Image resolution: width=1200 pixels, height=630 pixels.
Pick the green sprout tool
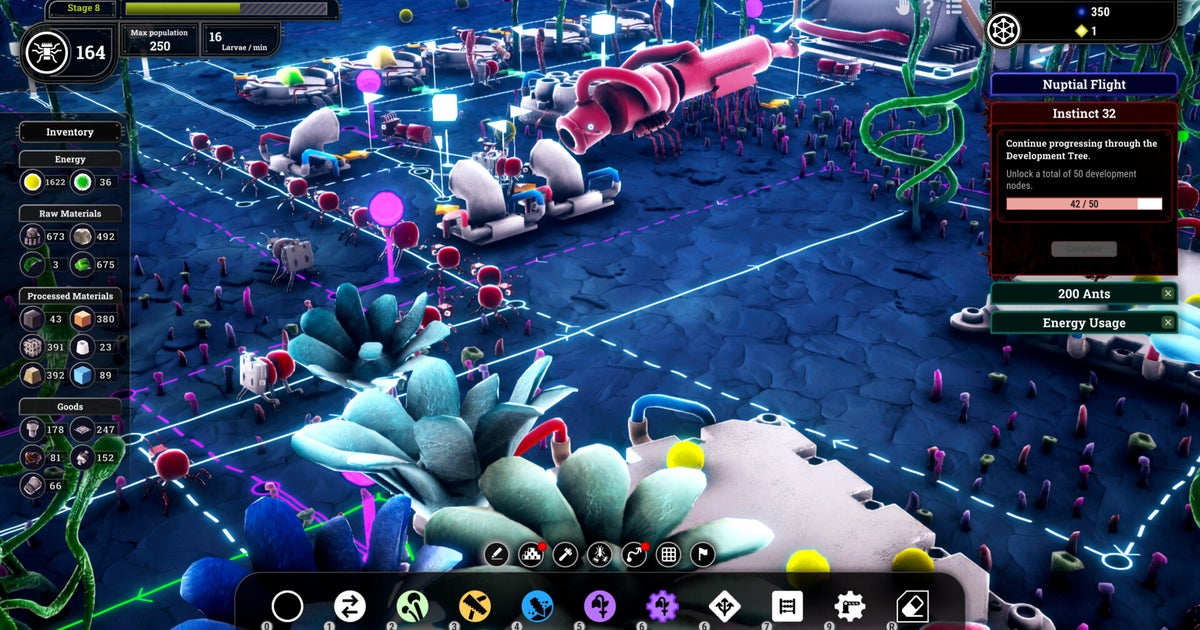[x=412, y=606]
